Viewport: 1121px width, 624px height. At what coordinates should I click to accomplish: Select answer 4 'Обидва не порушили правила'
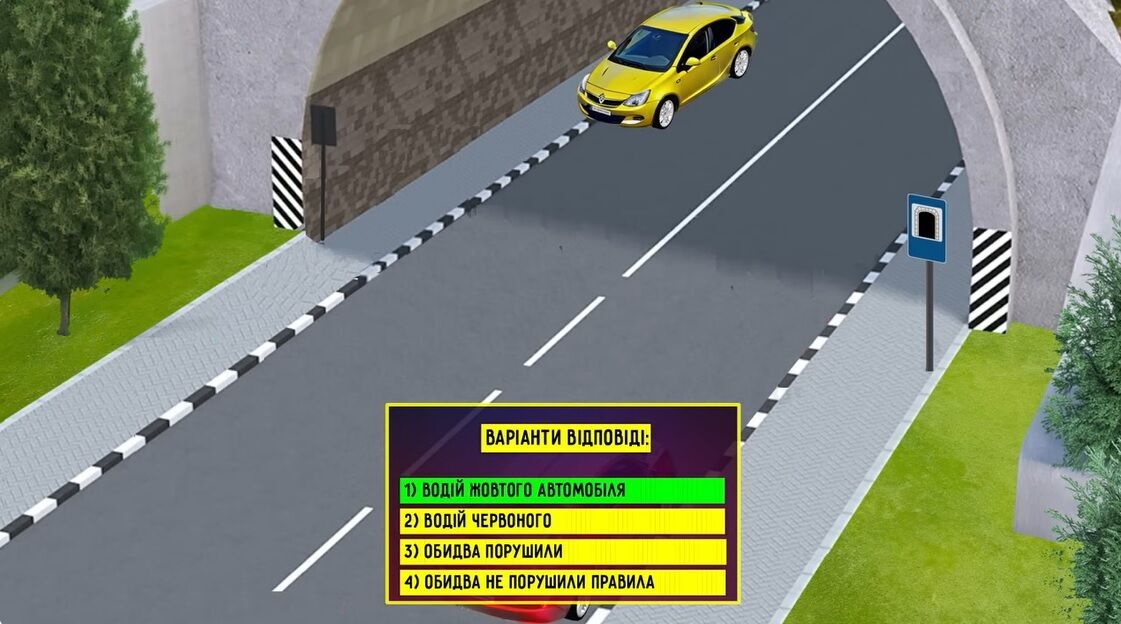pos(562,582)
